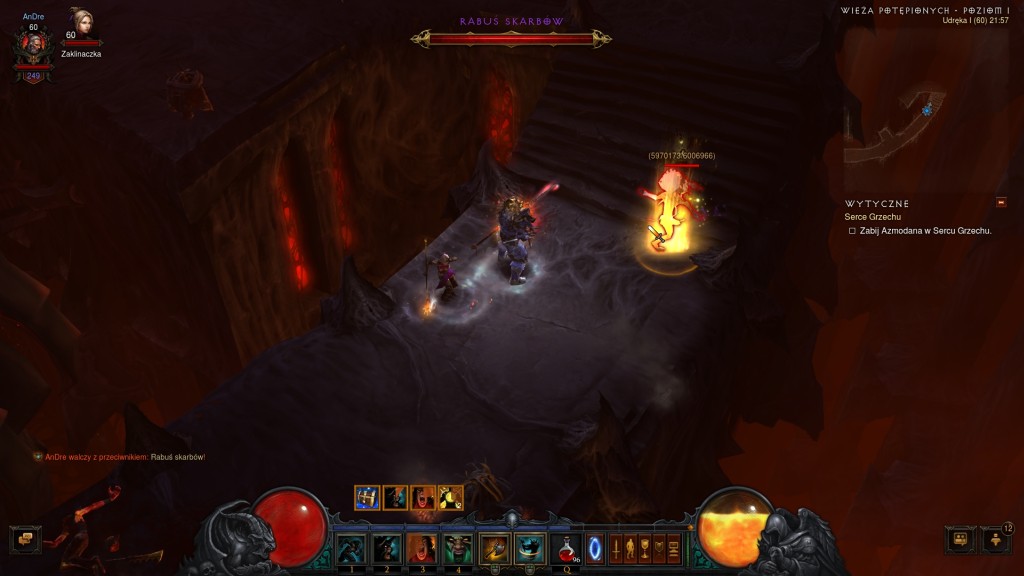The height and width of the screenshot is (576, 1024).
Task: Select the axe primary attack skill
Action: (x=494, y=548)
